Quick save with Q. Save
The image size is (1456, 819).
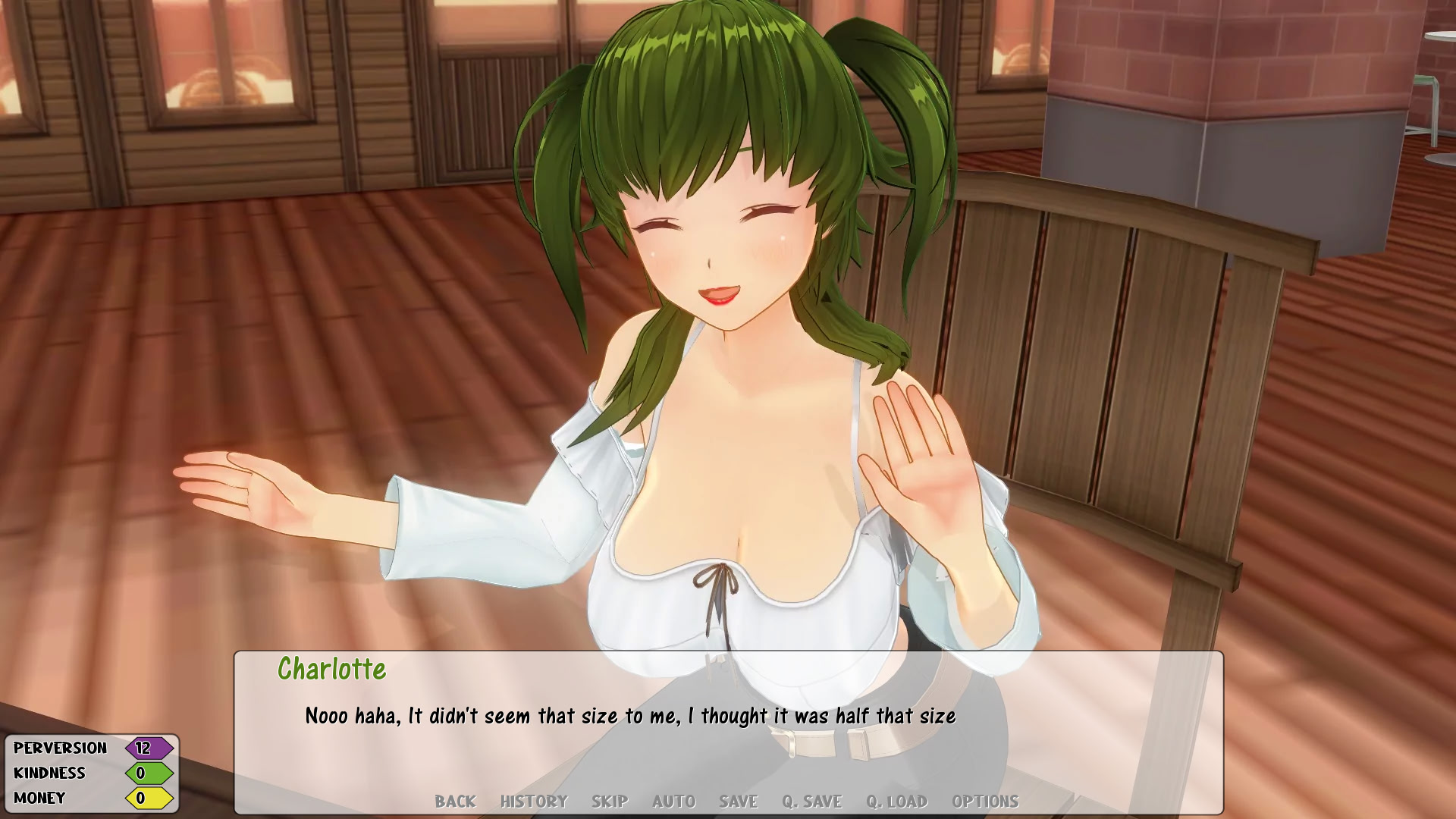pos(812,802)
